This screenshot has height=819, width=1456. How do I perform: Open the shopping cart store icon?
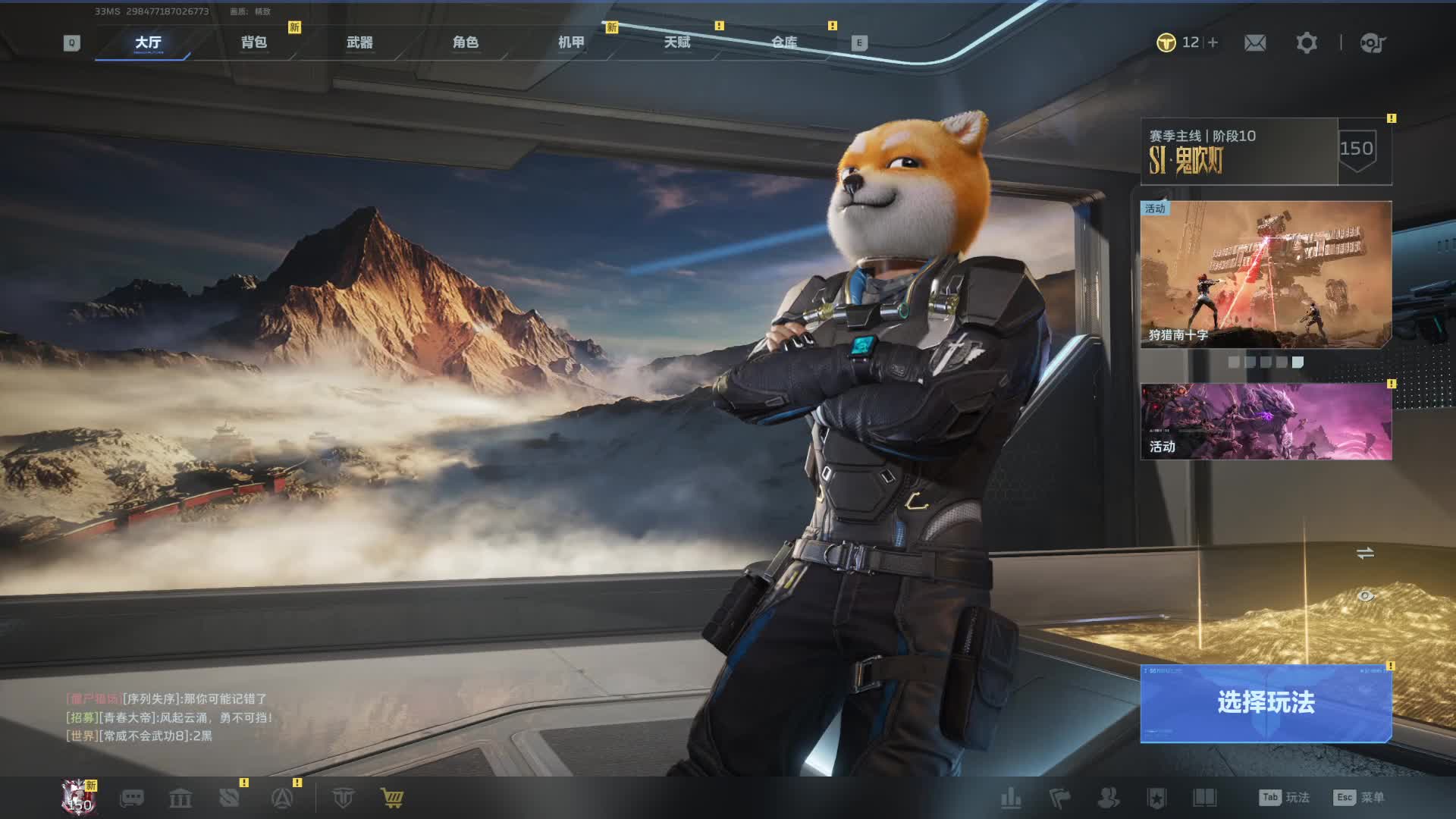(x=392, y=798)
